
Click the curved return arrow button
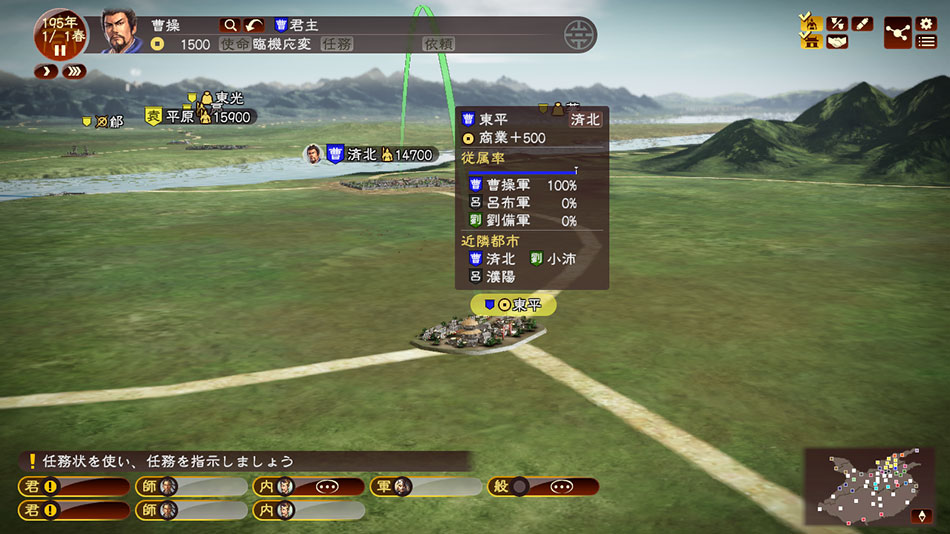click(x=255, y=25)
